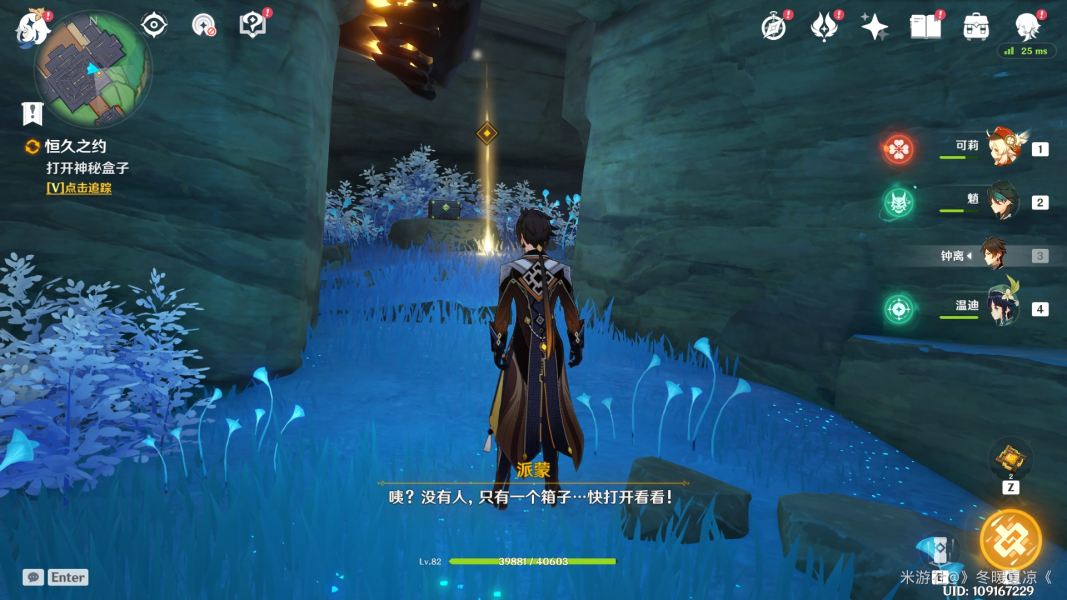Activate Zhongli's golden elemental burst

tap(1010, 540)
